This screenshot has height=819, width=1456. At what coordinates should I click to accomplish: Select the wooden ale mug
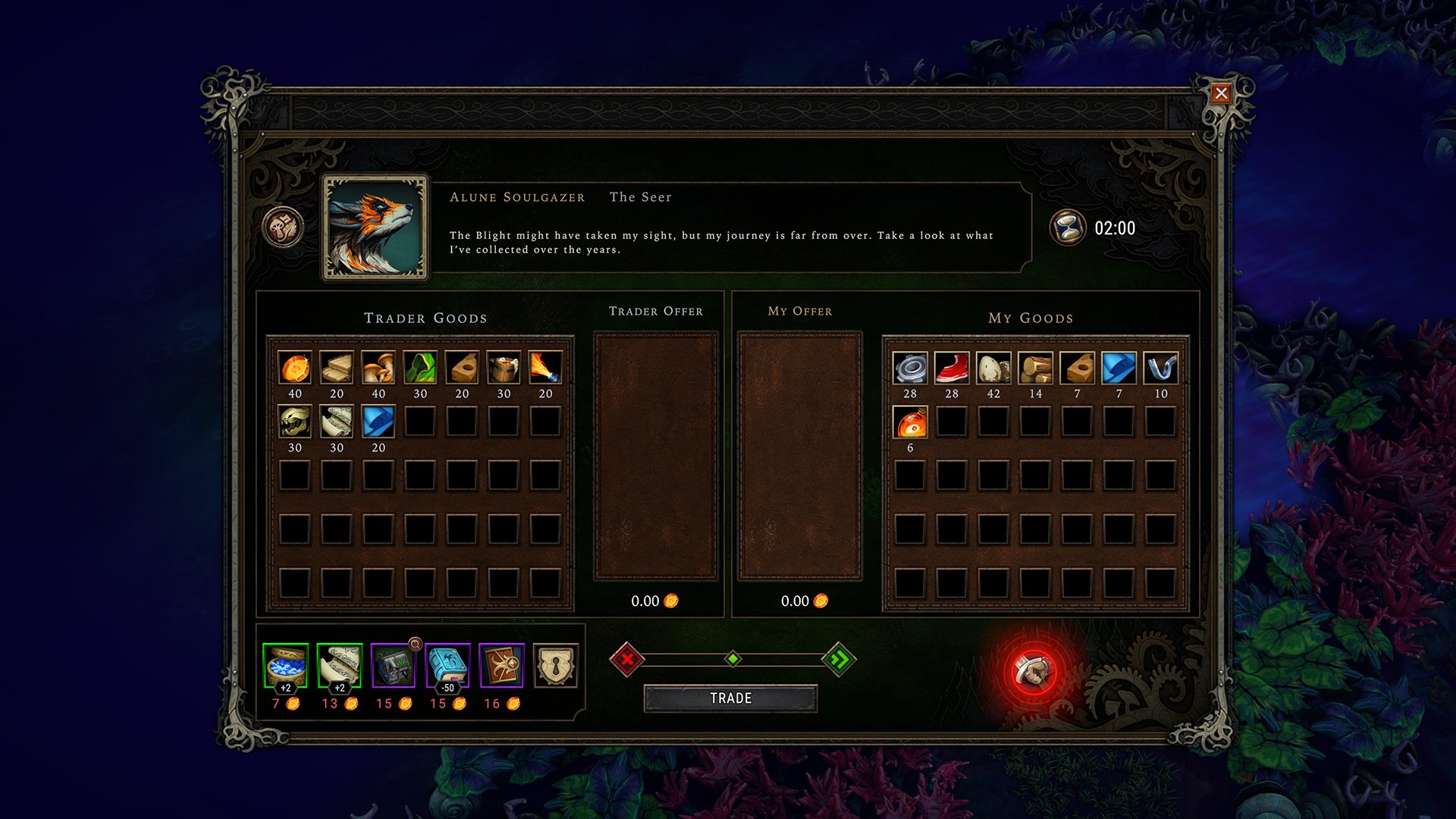point(503,368)
